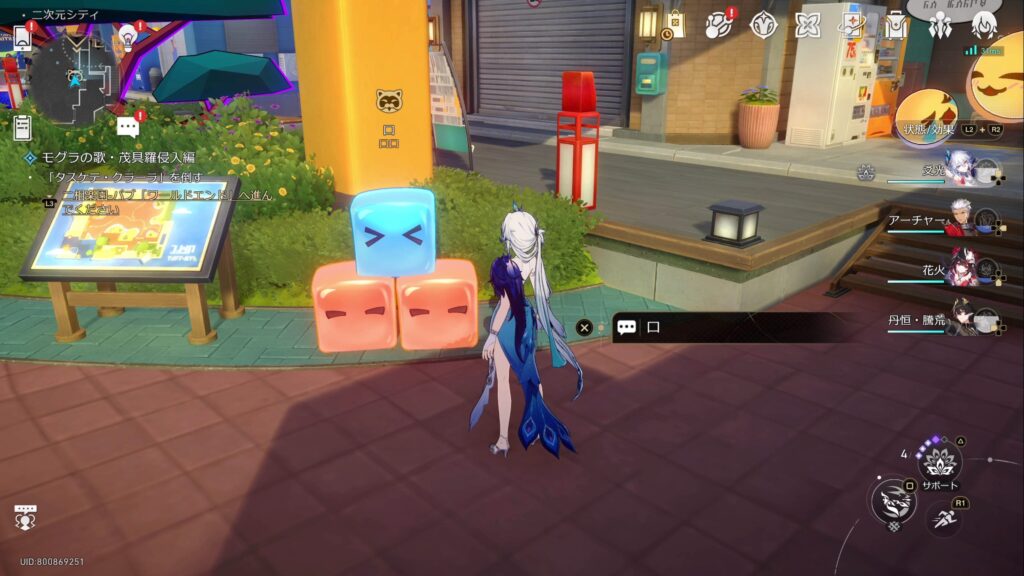Viewport: 1024px width, 576px height.
Task: Open the three-figure team setup icon
Action: [x=940, y=25]
